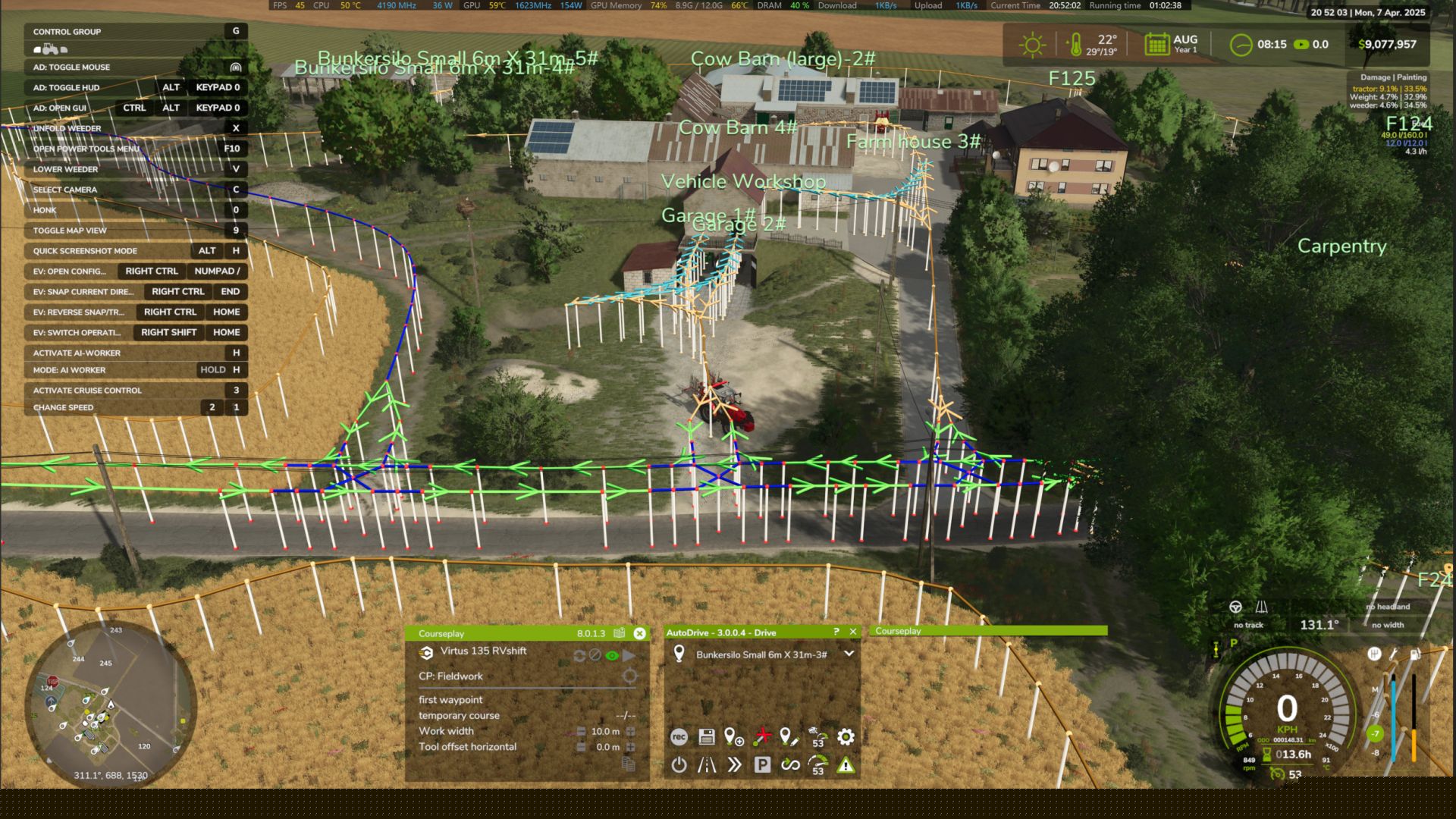Close the Courseplay panel
The width and height of the screenshot is (1456, 819).
pyautogui.click(x=639, y=633)
